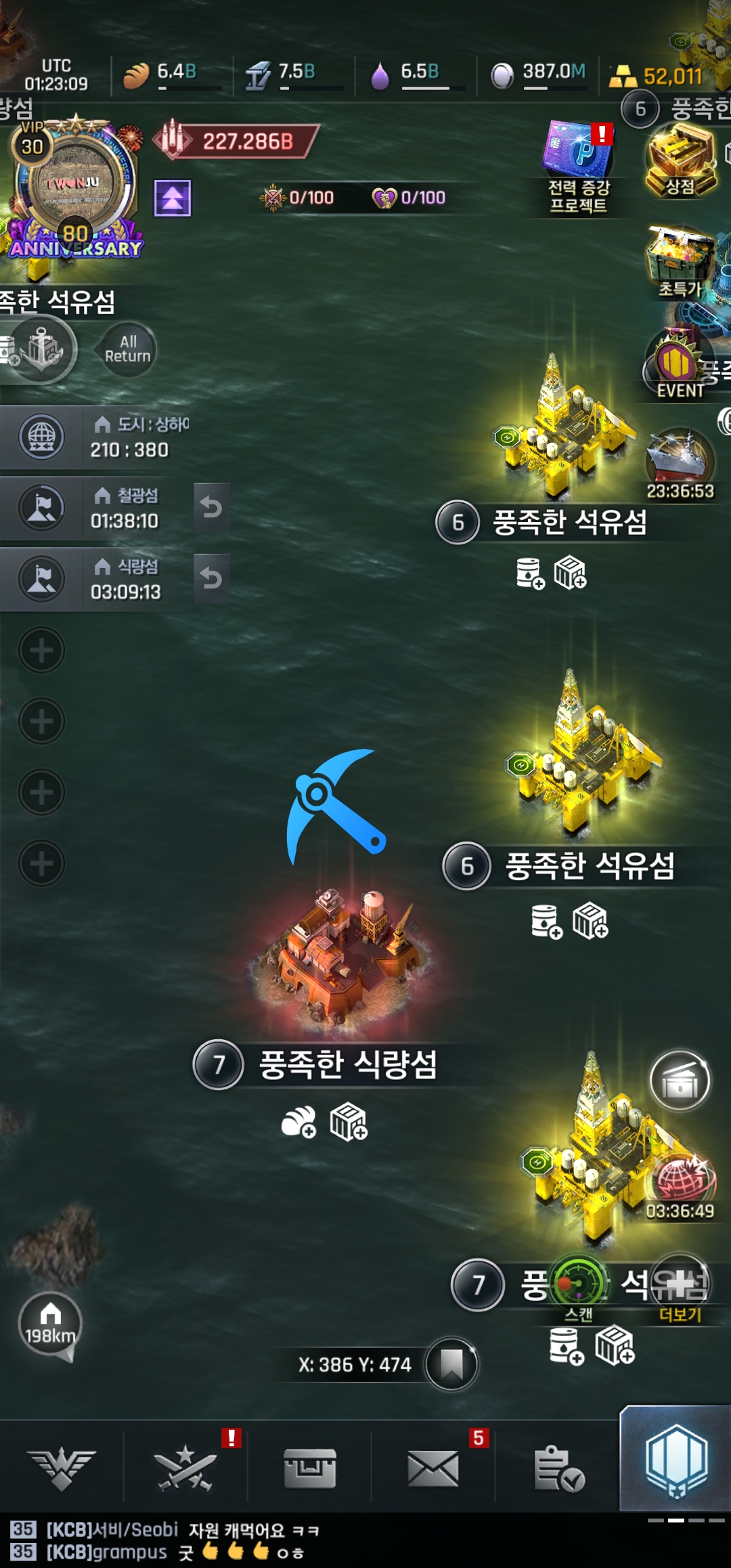Open the clipboard missions menu
Screen dimensions: 731x1568
tap(558, 1468)
